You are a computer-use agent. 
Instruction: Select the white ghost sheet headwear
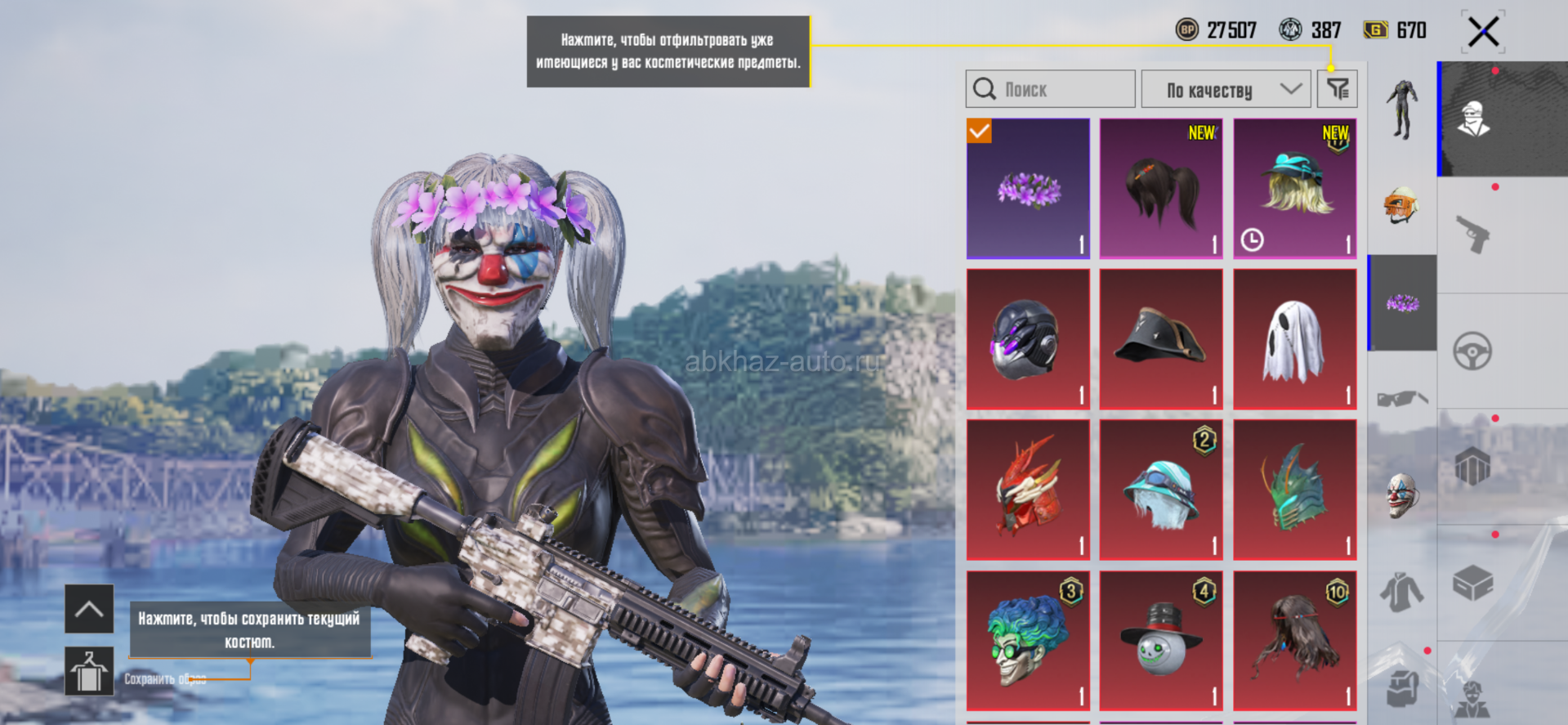click(x=1294, y=339)
